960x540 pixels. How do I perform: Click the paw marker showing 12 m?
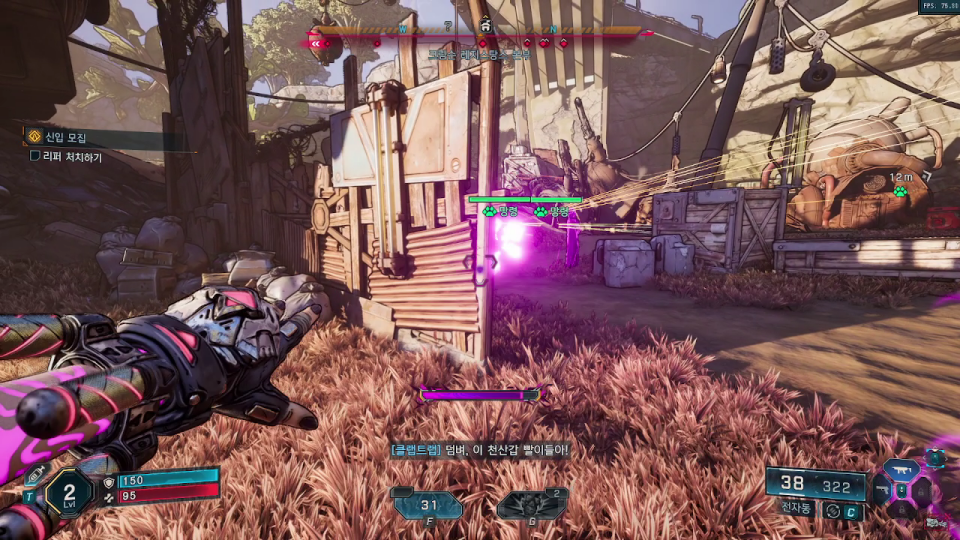[900, 189]
